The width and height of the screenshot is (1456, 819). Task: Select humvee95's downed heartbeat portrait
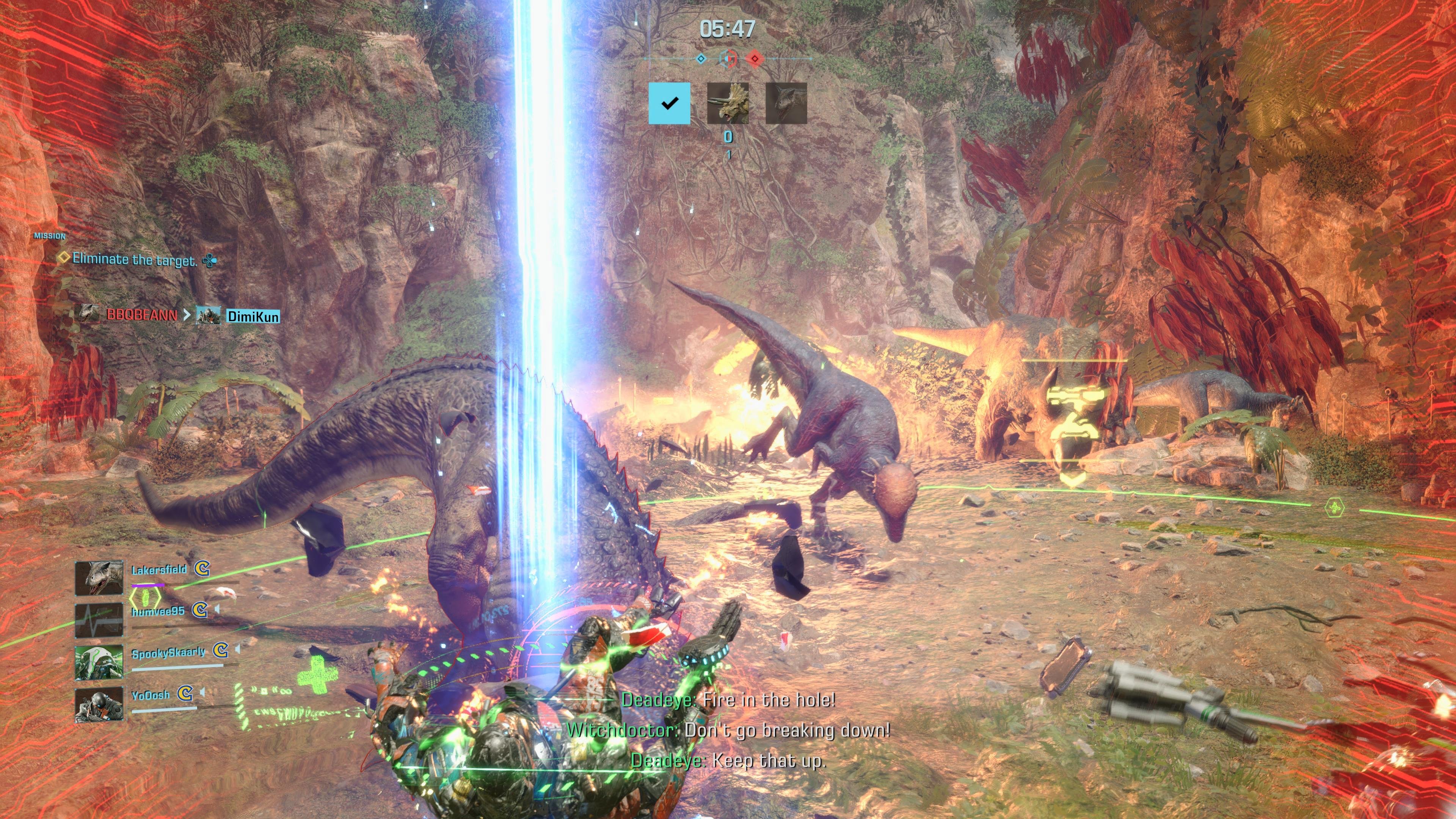point(99,620)
